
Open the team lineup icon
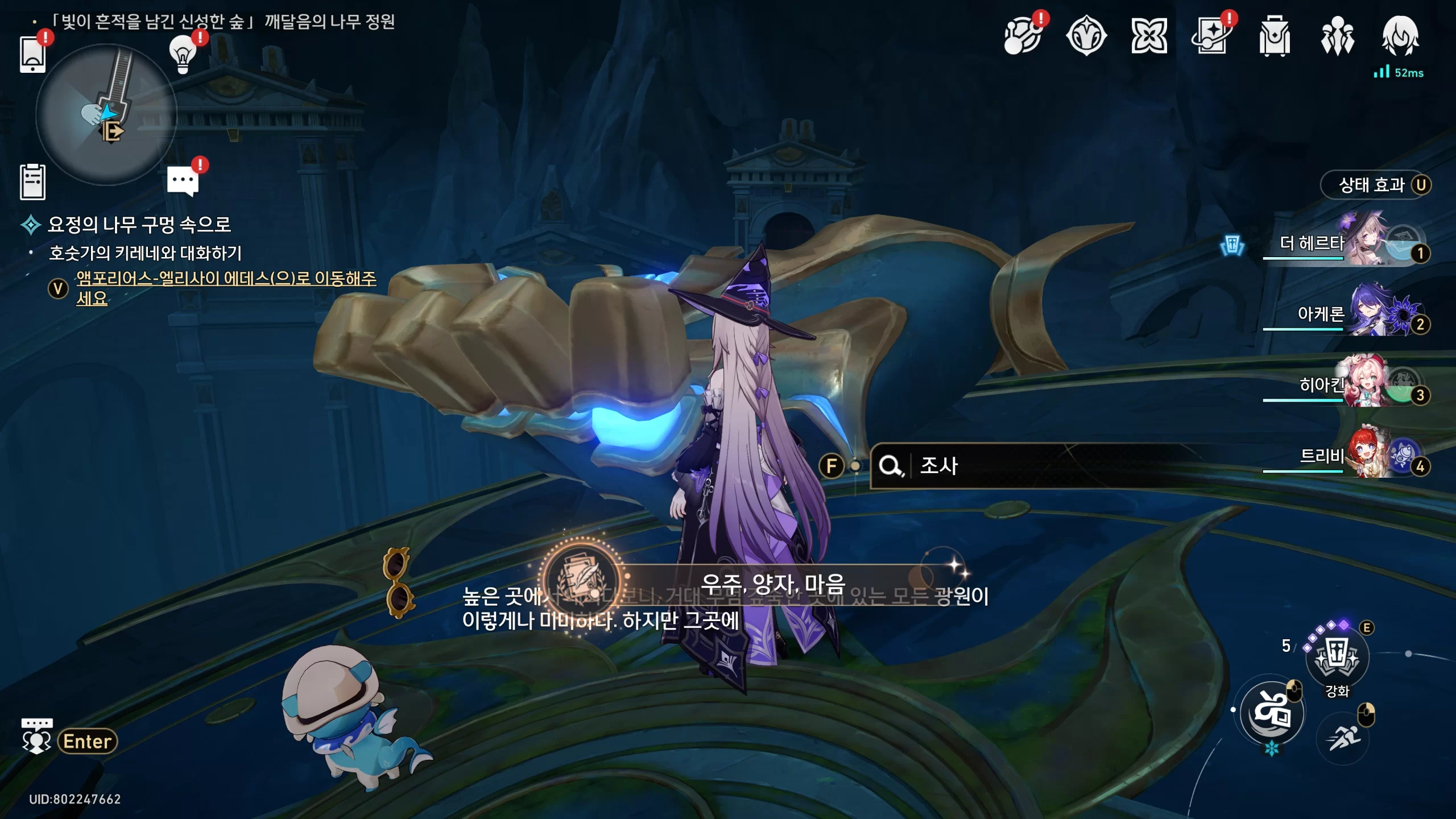[x=1337, y=36]
